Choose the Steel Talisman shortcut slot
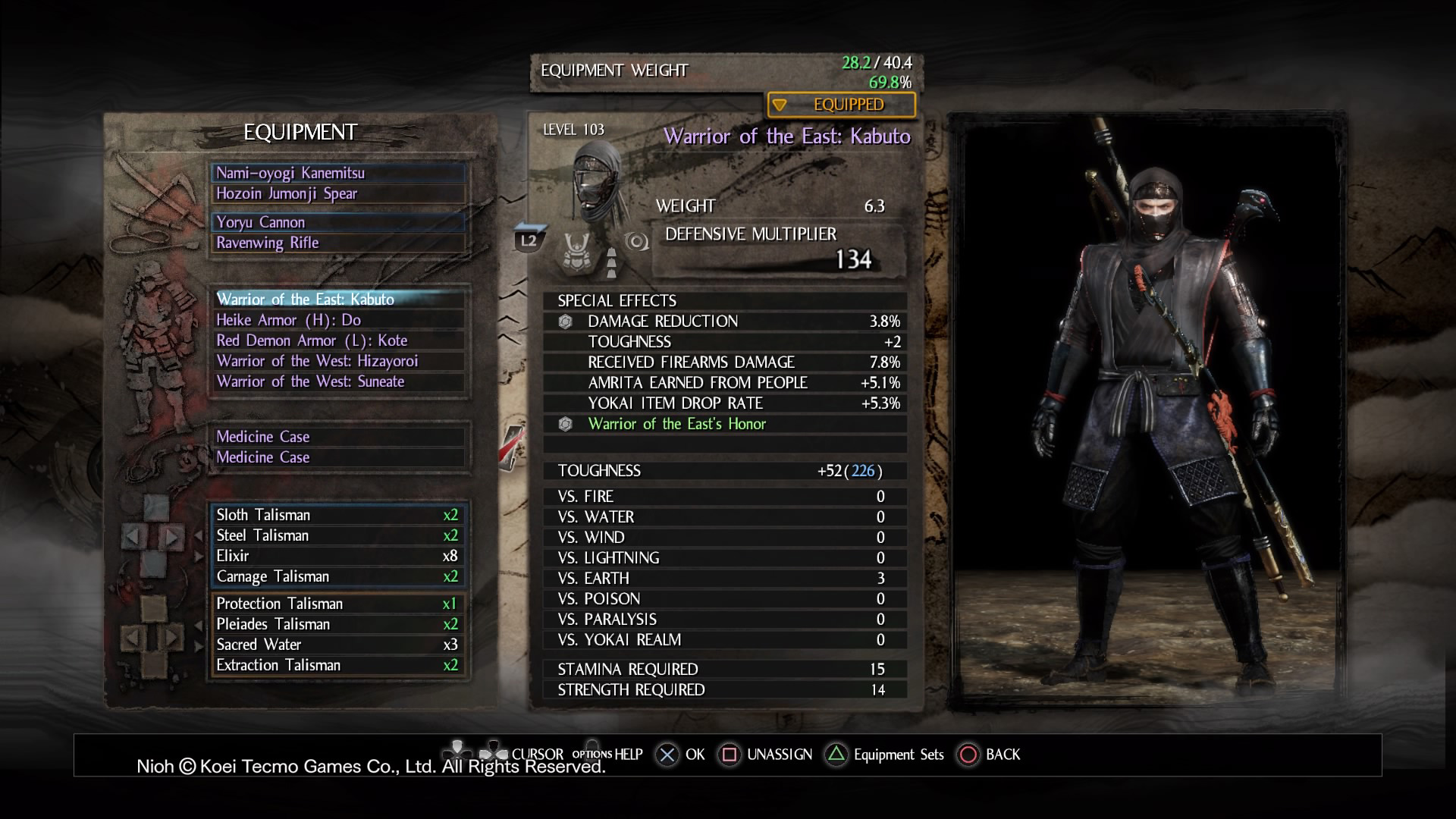This screenshot has width=1456, height=819. click(338, 535)
